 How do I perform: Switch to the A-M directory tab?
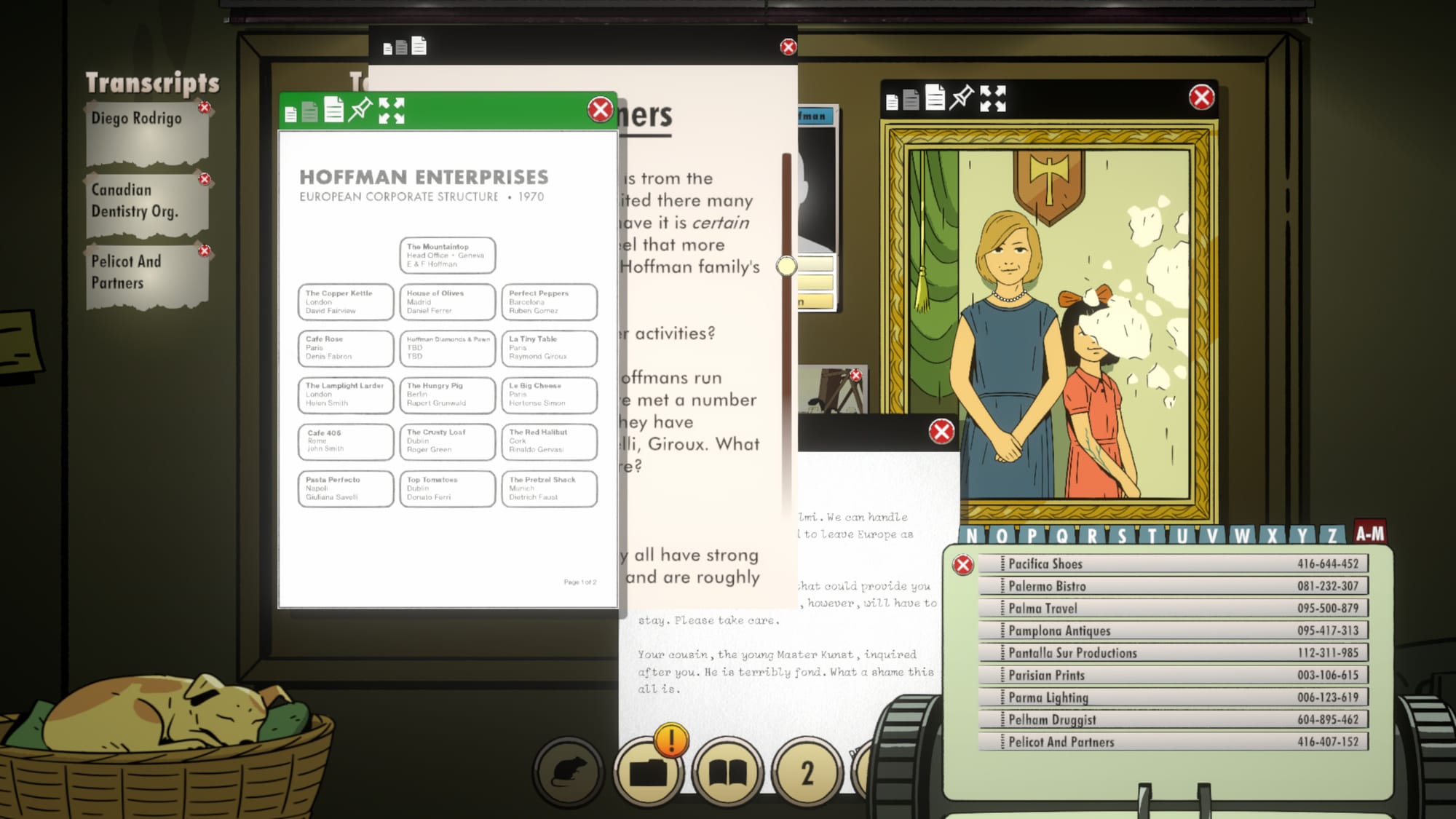[x=1369, y=534]
